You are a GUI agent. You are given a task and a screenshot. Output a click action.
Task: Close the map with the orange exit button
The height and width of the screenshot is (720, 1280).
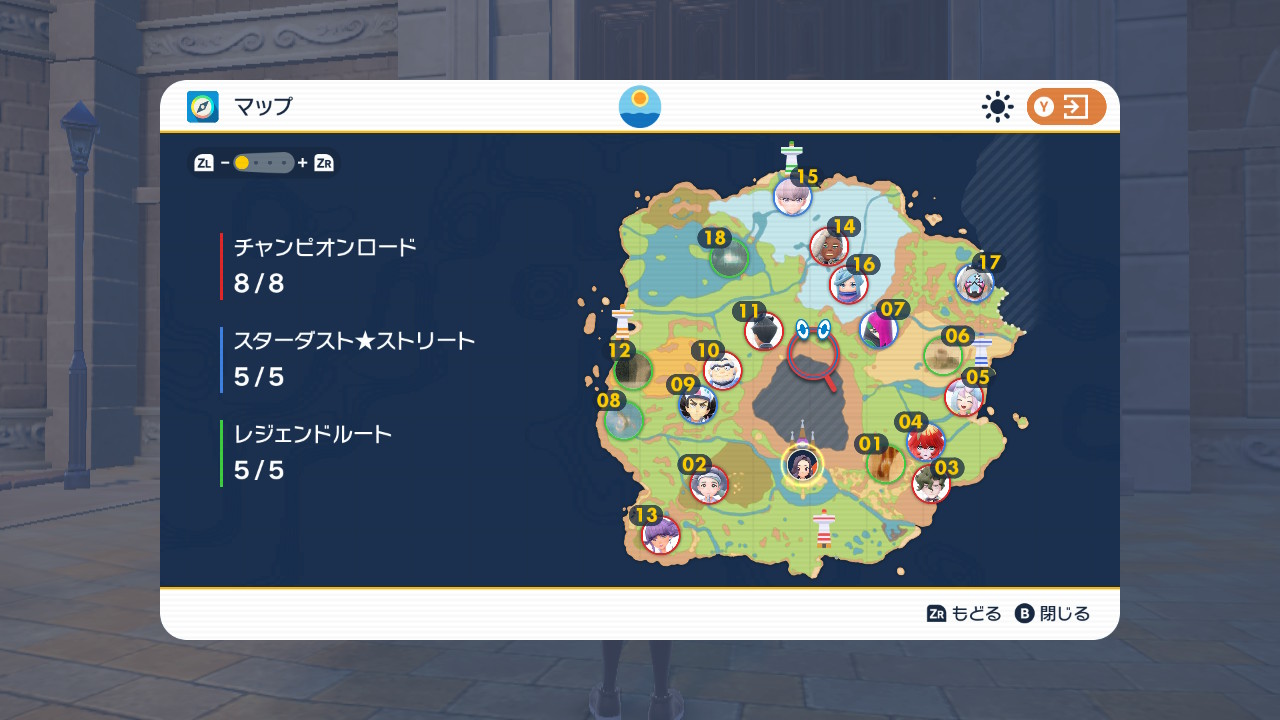click(x=1066, y=107)
